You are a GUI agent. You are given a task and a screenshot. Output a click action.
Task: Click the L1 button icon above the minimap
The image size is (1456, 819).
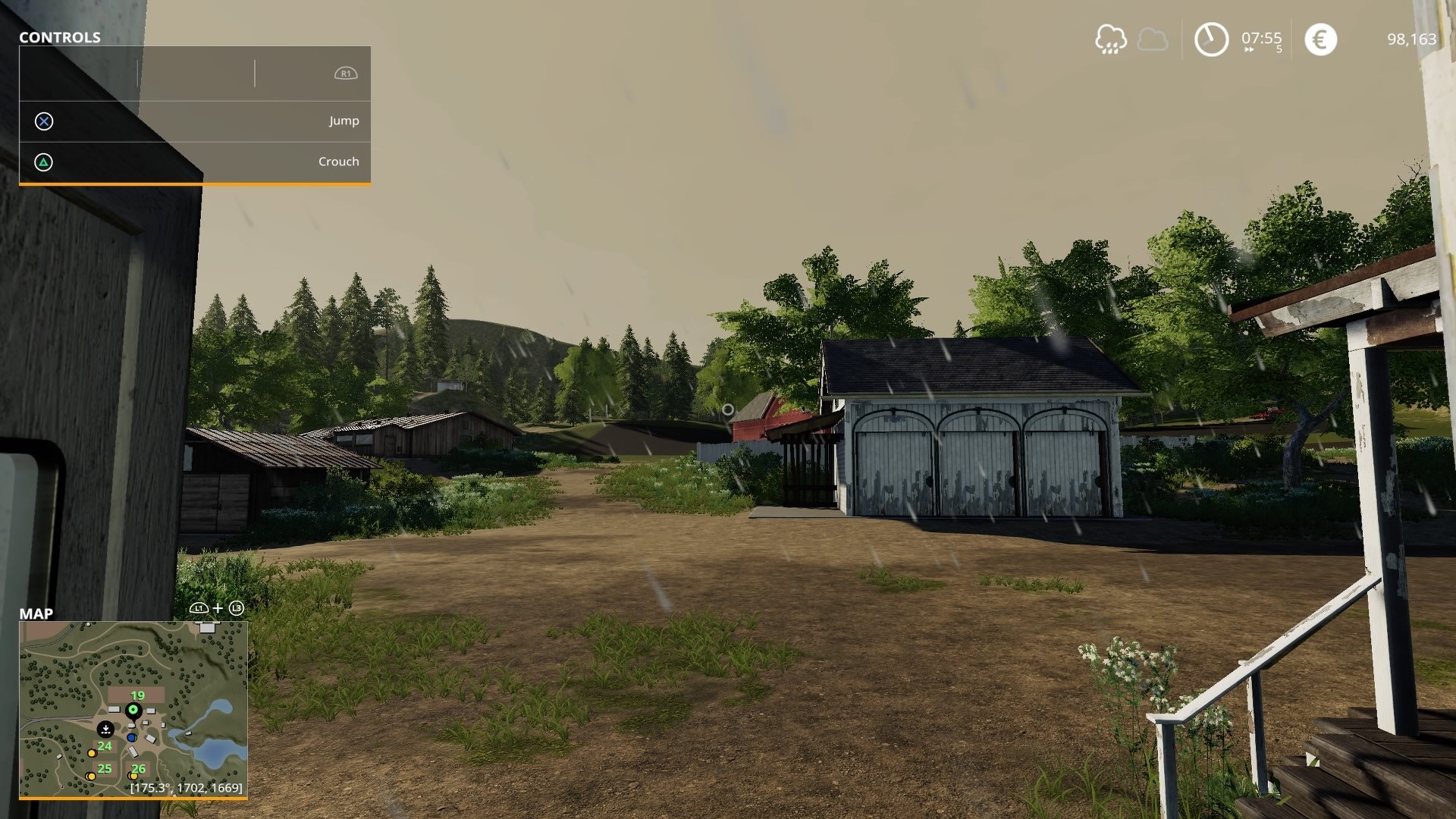click(198, 609)
